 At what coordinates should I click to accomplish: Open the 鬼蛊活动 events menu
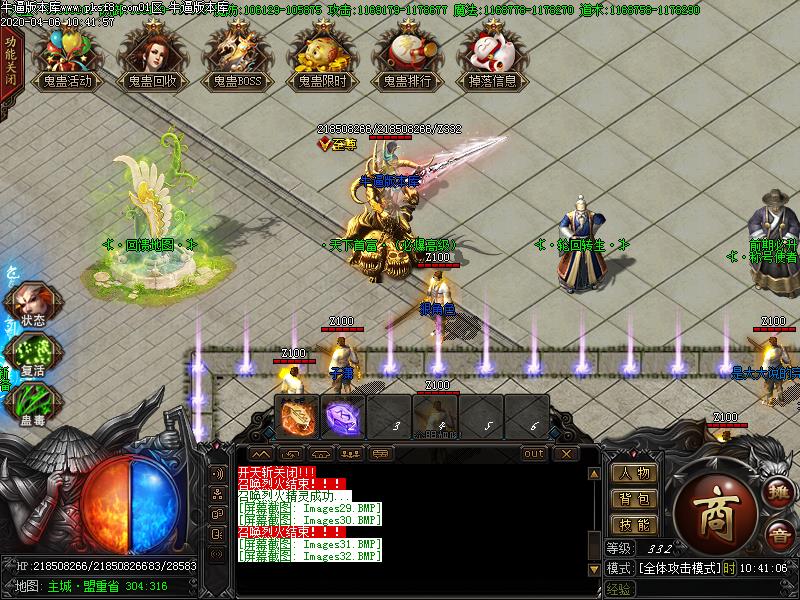tap(68, 58)
